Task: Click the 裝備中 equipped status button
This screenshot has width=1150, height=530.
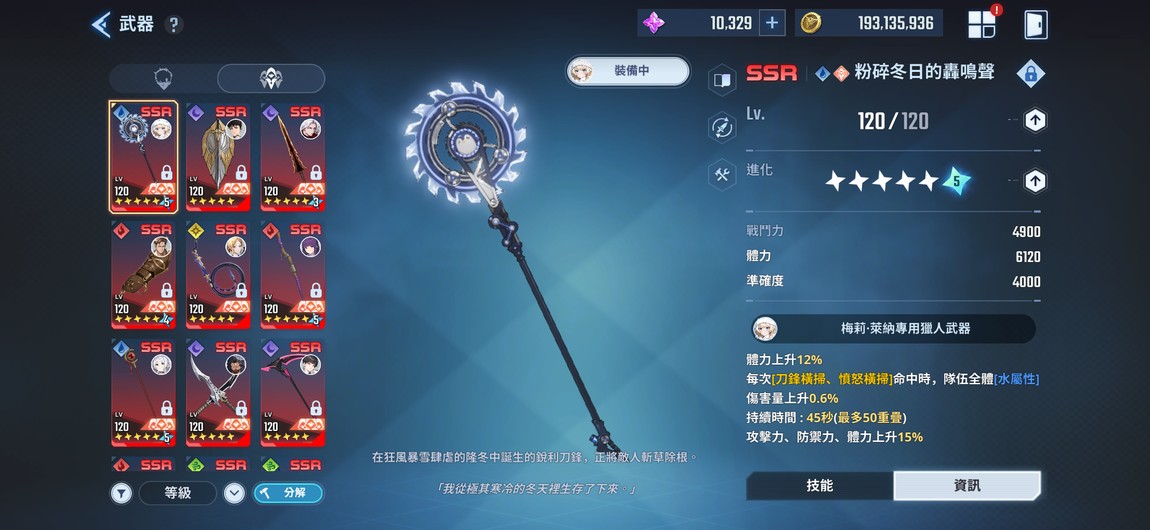Action: 629,71
